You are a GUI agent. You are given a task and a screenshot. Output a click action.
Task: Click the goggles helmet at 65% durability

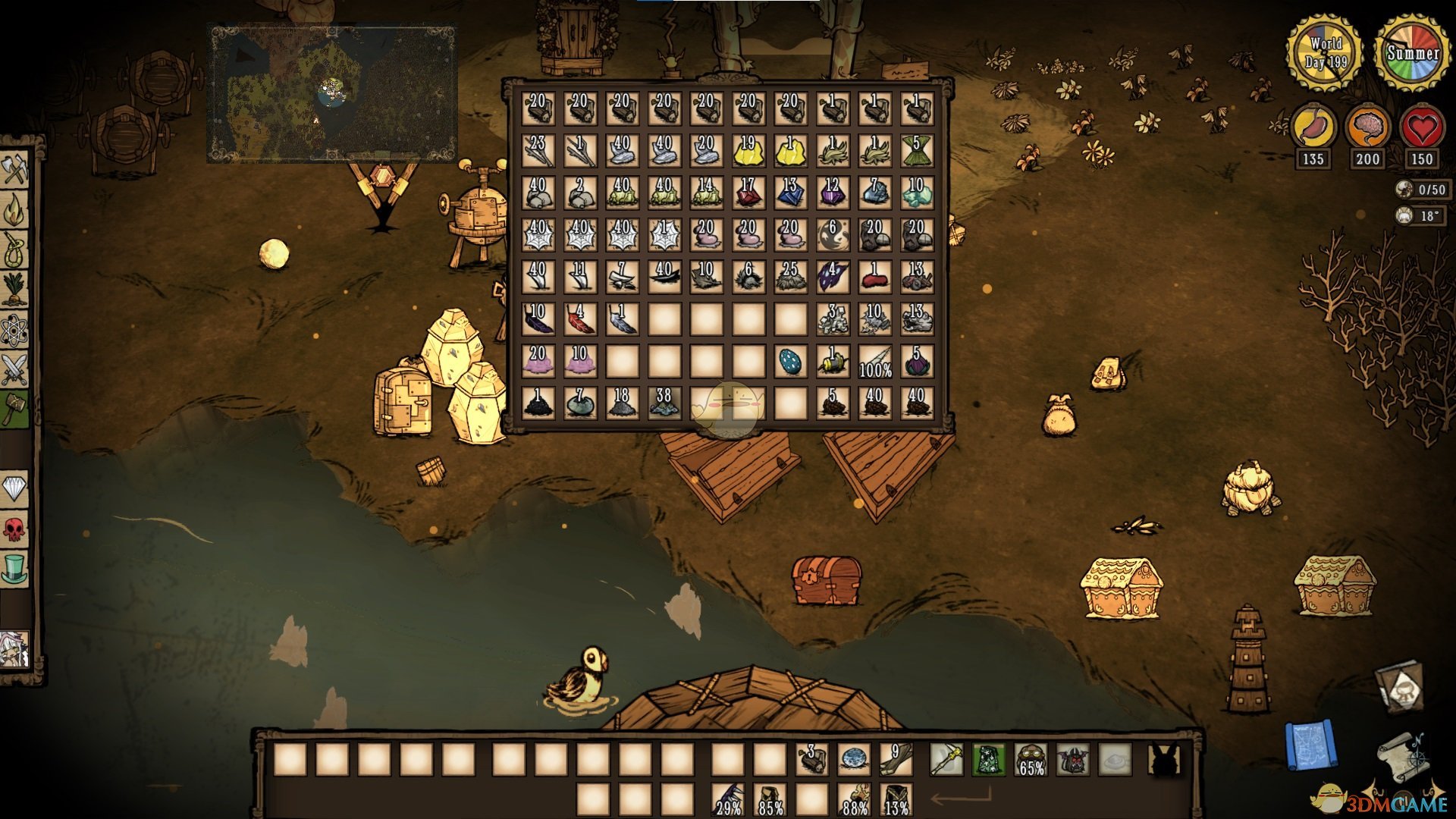(1031, 759)
